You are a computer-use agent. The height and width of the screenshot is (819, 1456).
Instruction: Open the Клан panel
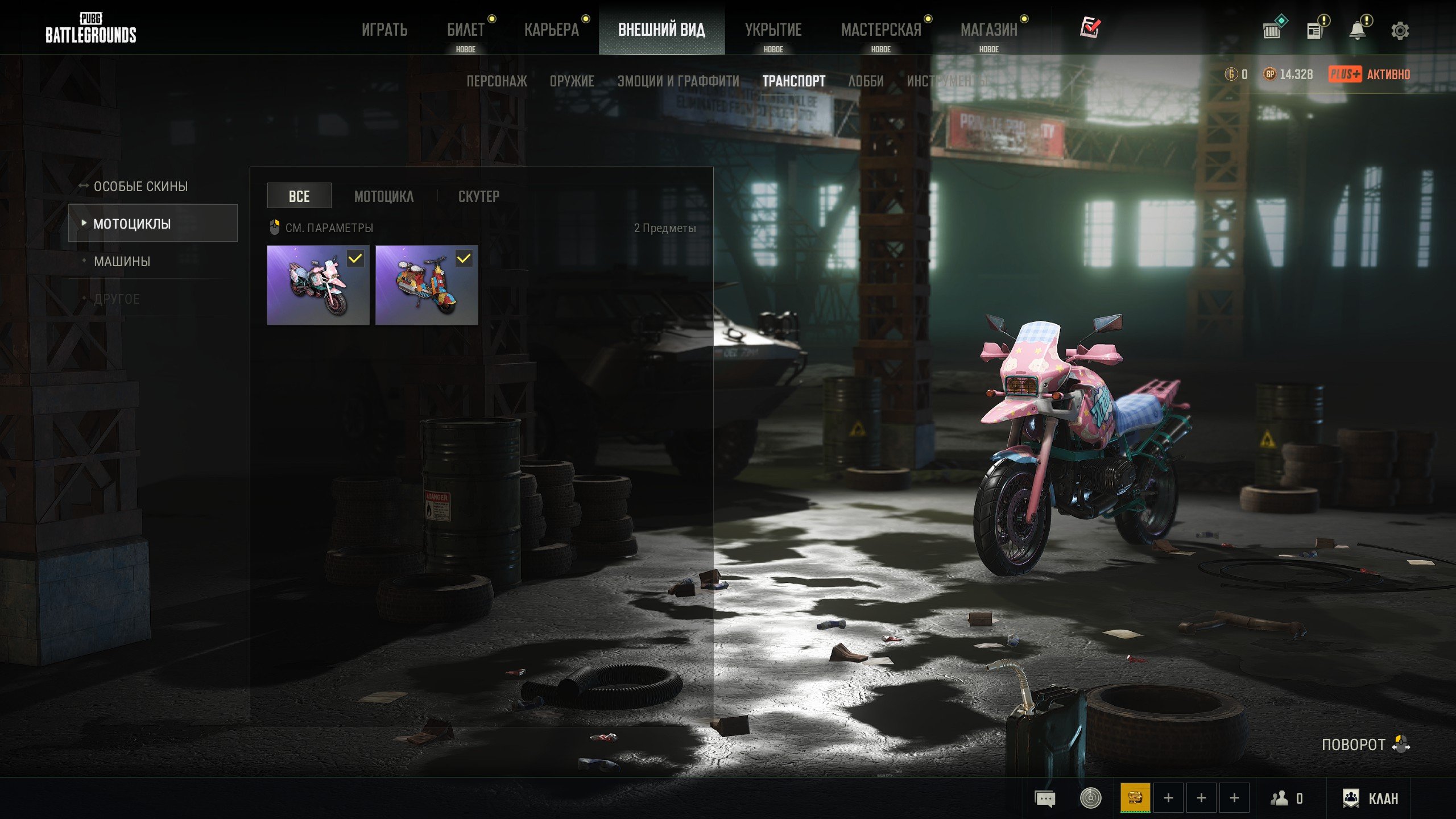pyautogui.click(x=1370, y=799)
